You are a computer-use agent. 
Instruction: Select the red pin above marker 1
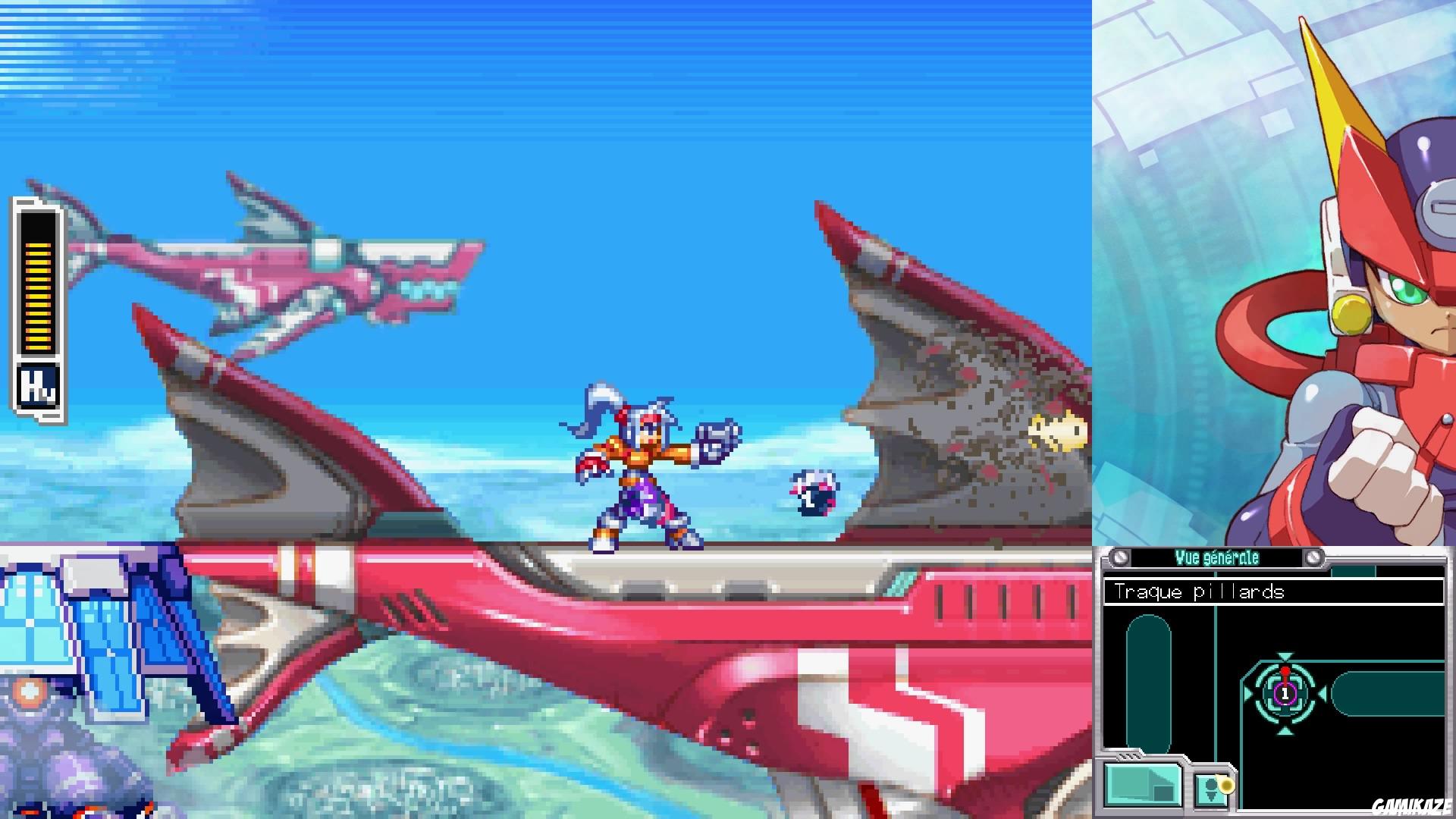1285,671
